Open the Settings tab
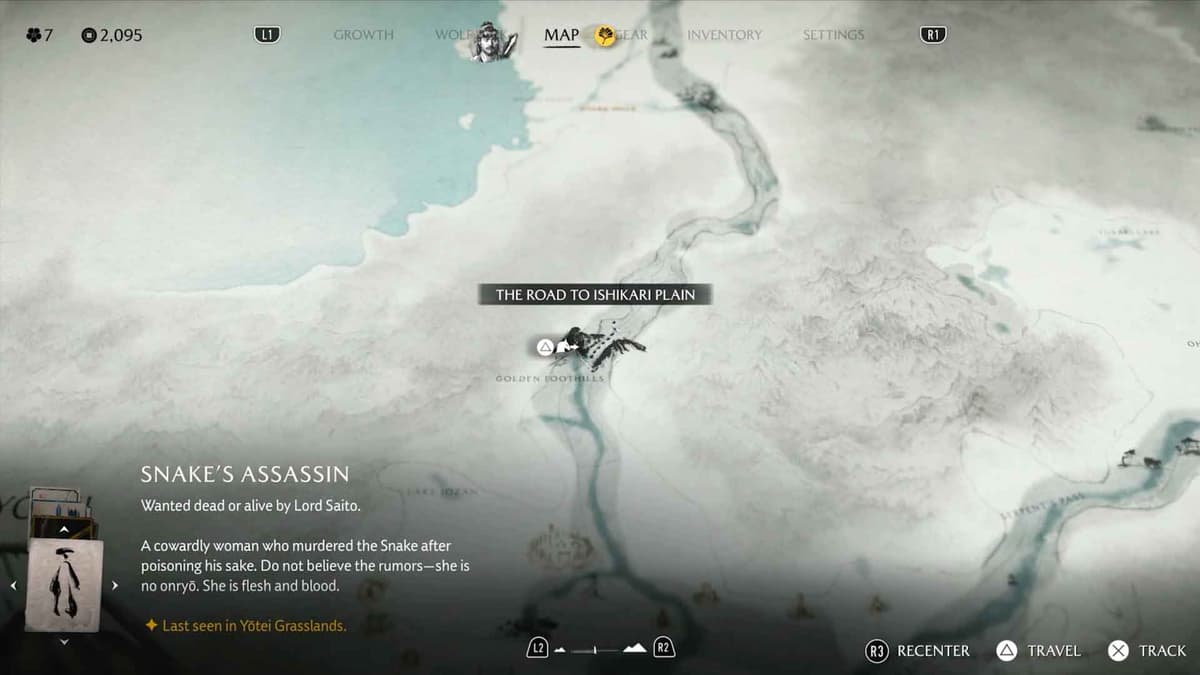The image size is (1200, 675). (x=834, y=35)
